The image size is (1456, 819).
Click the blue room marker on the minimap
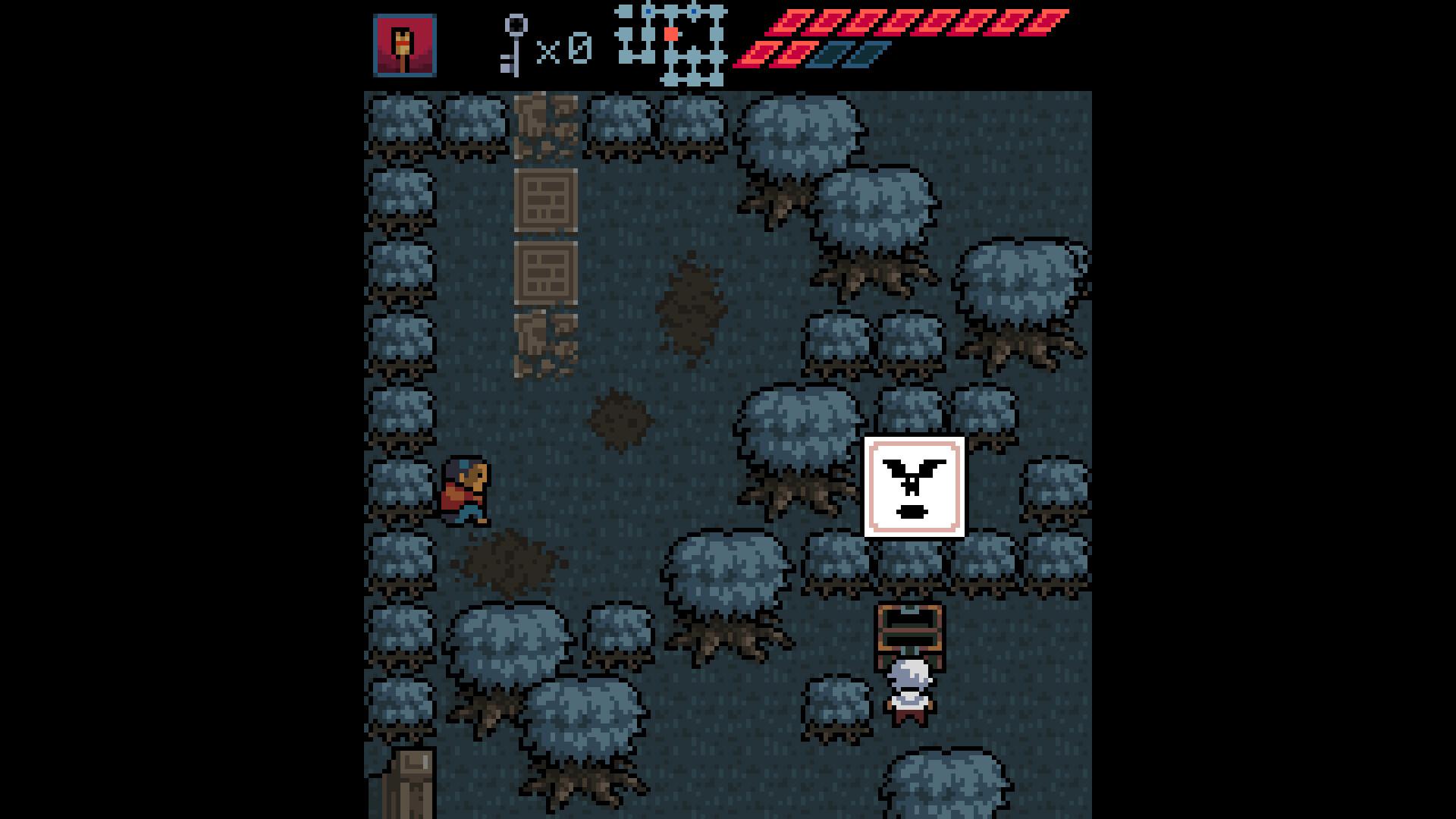coord(648,11)
